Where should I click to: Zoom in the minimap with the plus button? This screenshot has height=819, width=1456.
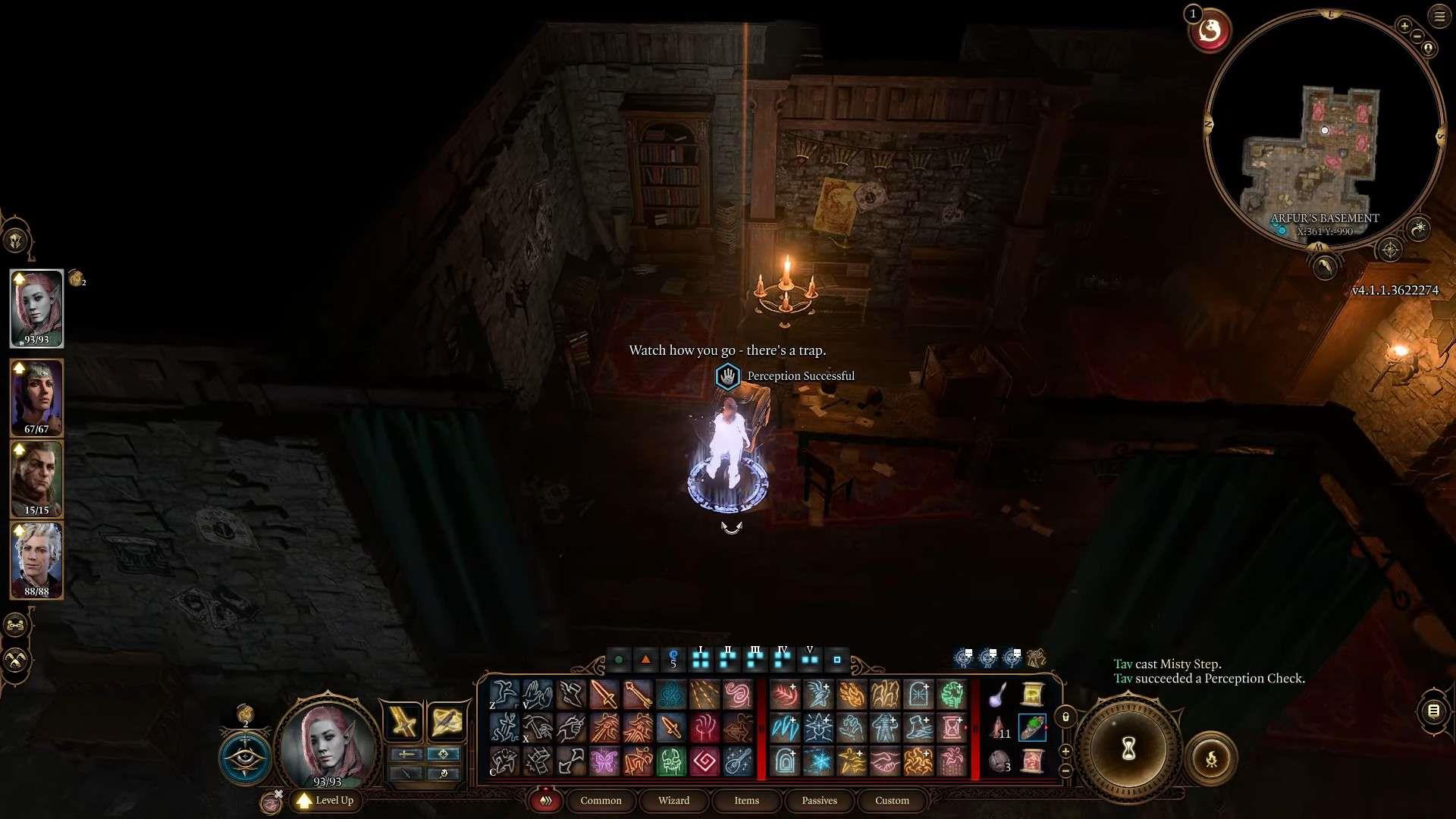[x=1404, y=26]
